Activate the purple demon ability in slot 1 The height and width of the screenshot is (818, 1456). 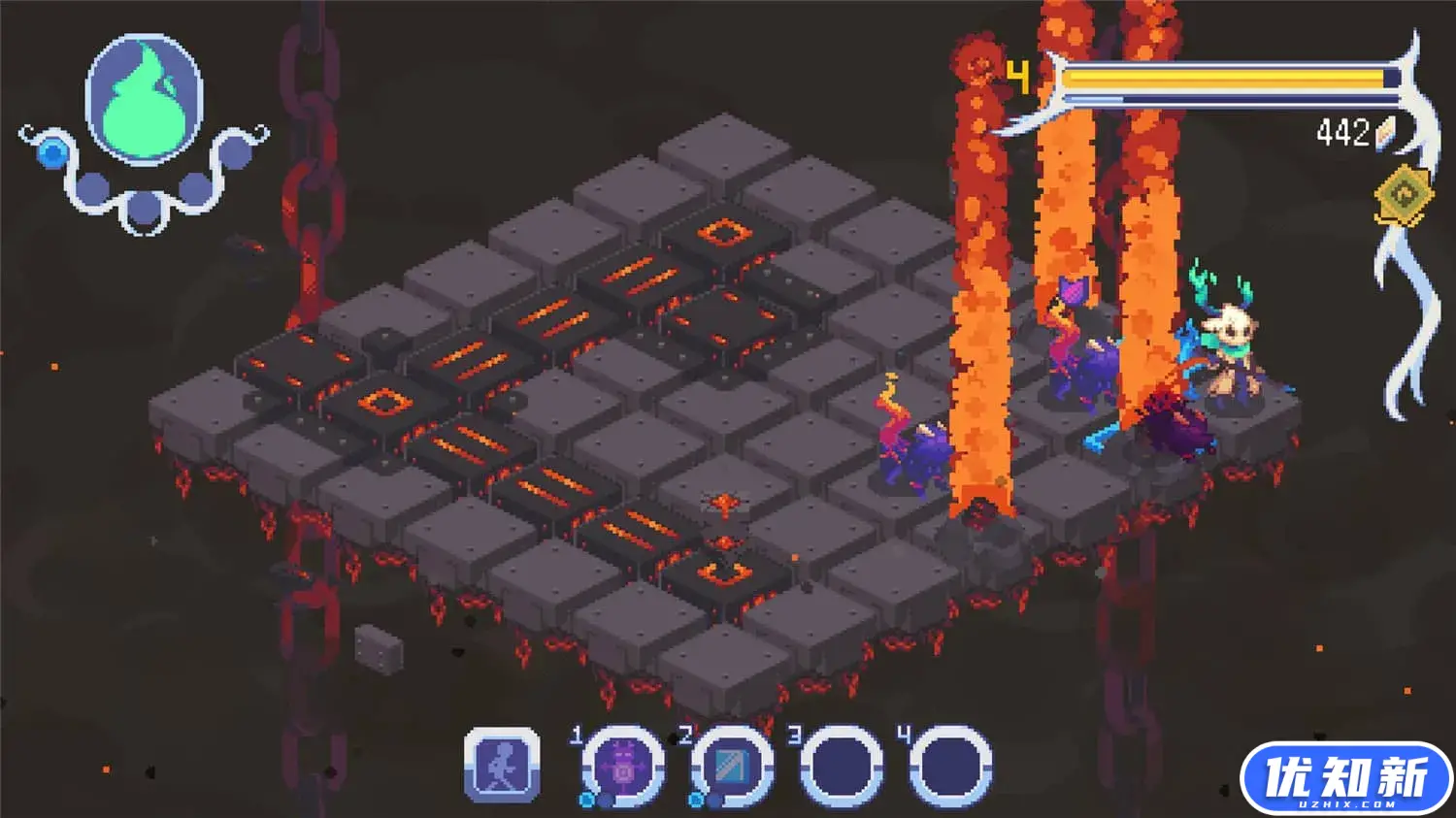coord(623,767)
